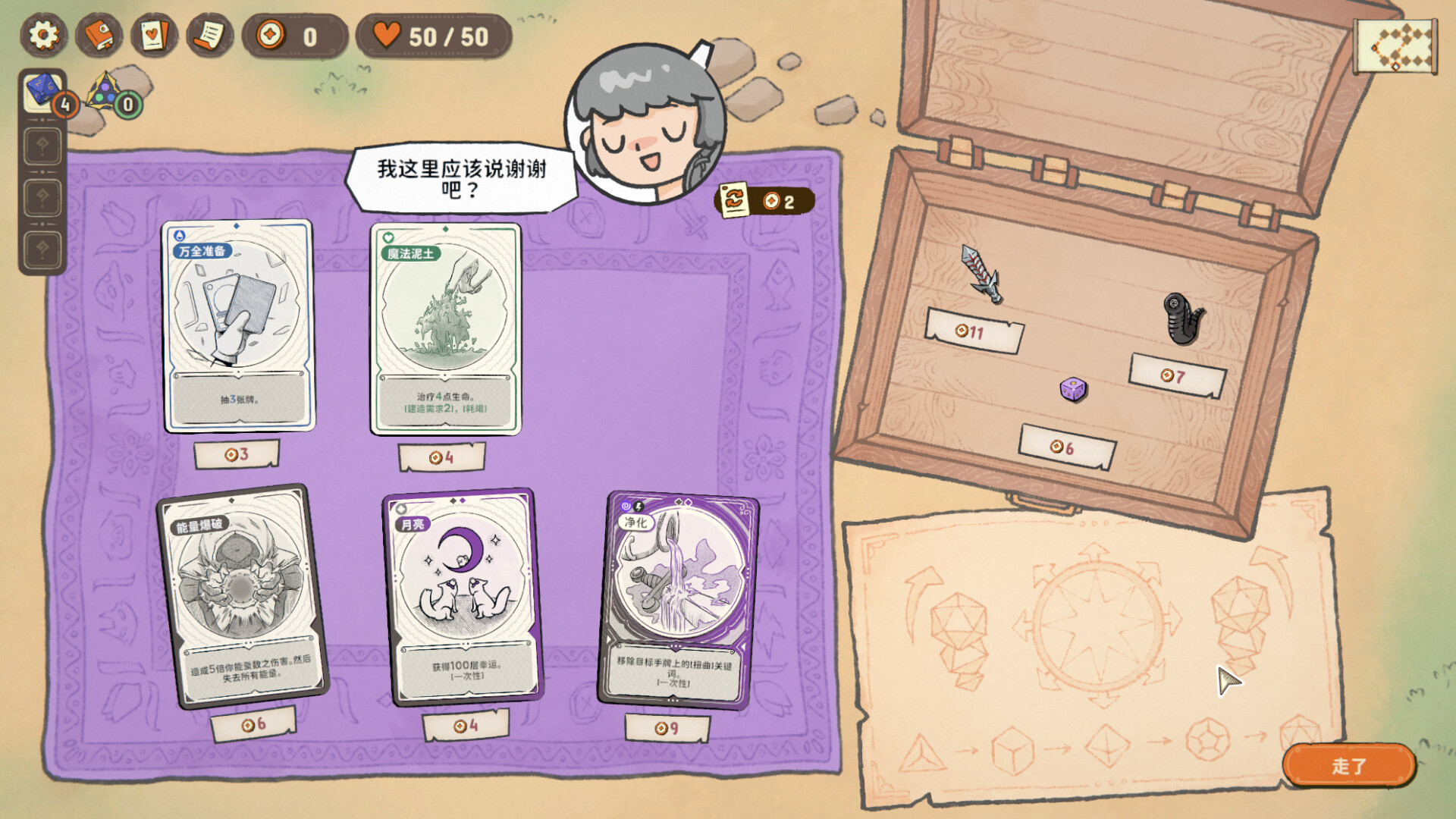The width and height of the screenshot is (1456, 819).
Task: Refresh the shop for 2 coins
Action: 764,201
